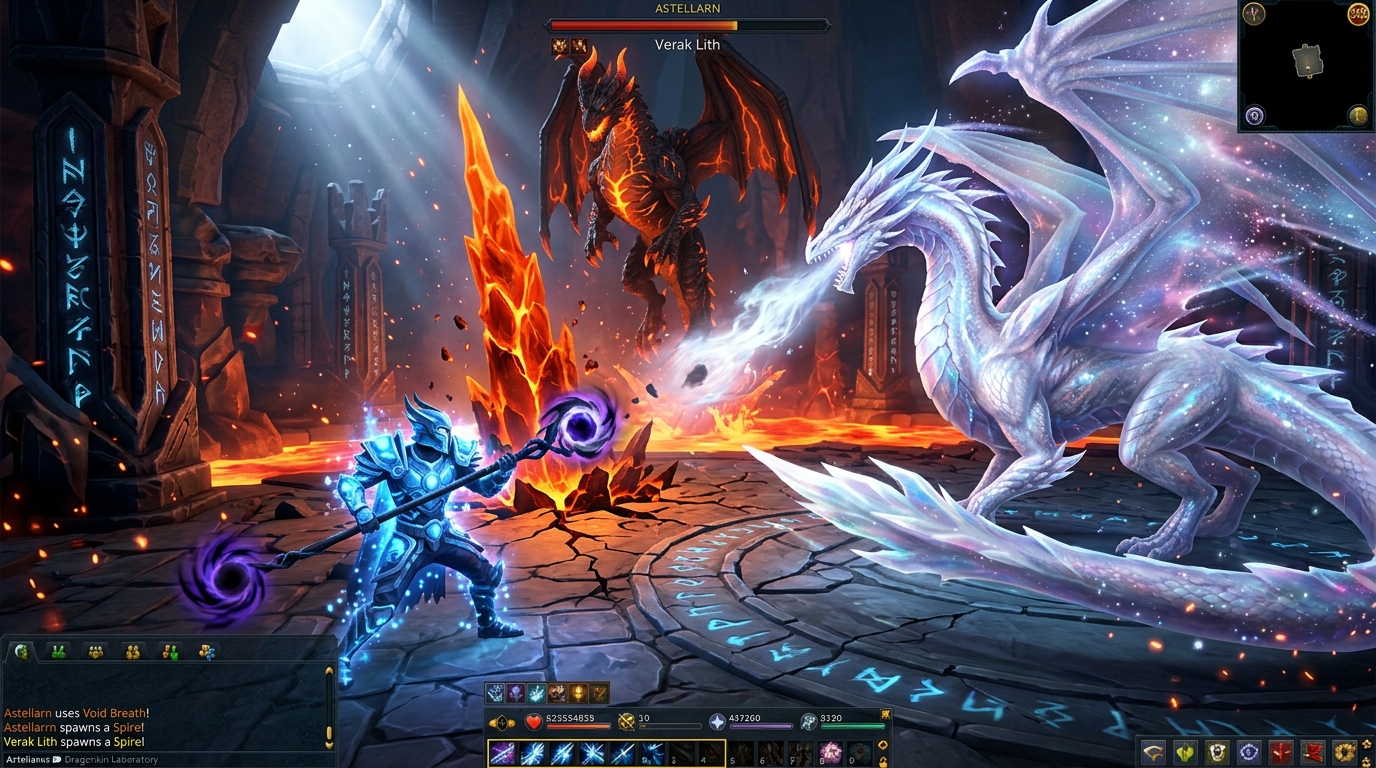The width and height of the screenshot is (1376, 768).
Task: Open the gold coin pouch icon bottom-right
Action: (x=1343, y=752)
